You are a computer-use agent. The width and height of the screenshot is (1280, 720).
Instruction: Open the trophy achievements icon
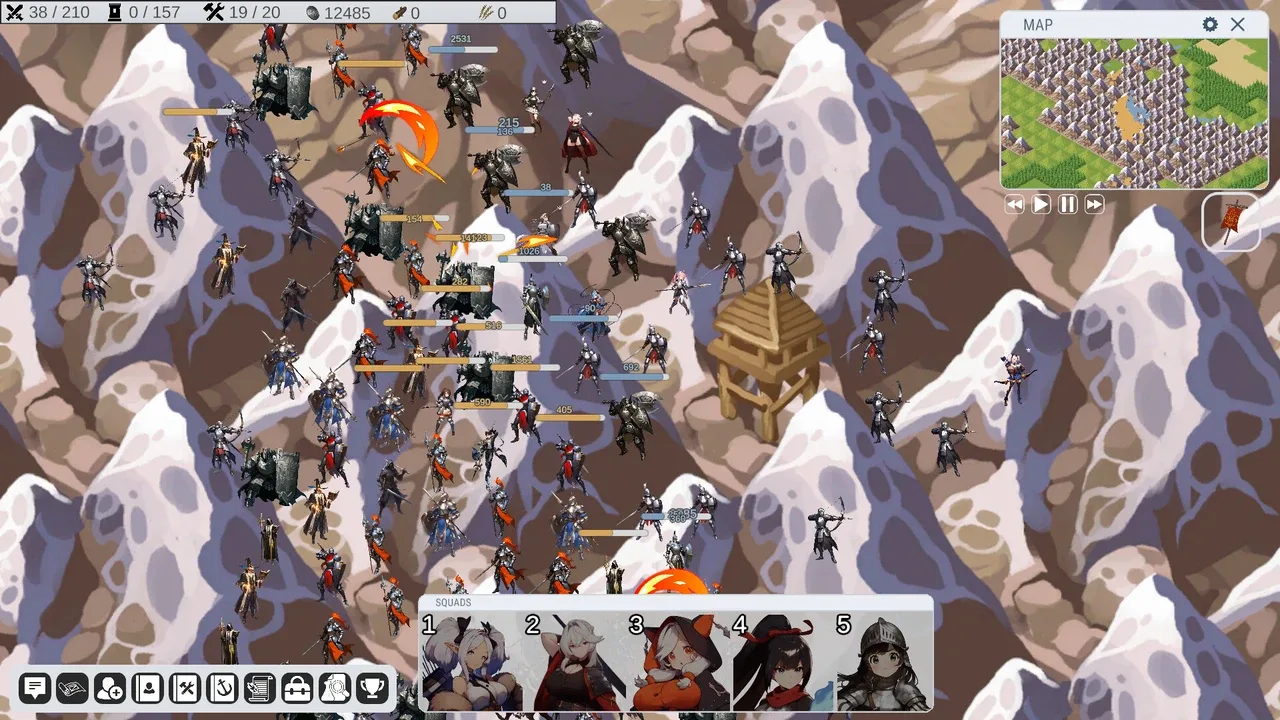coord(372,688)
